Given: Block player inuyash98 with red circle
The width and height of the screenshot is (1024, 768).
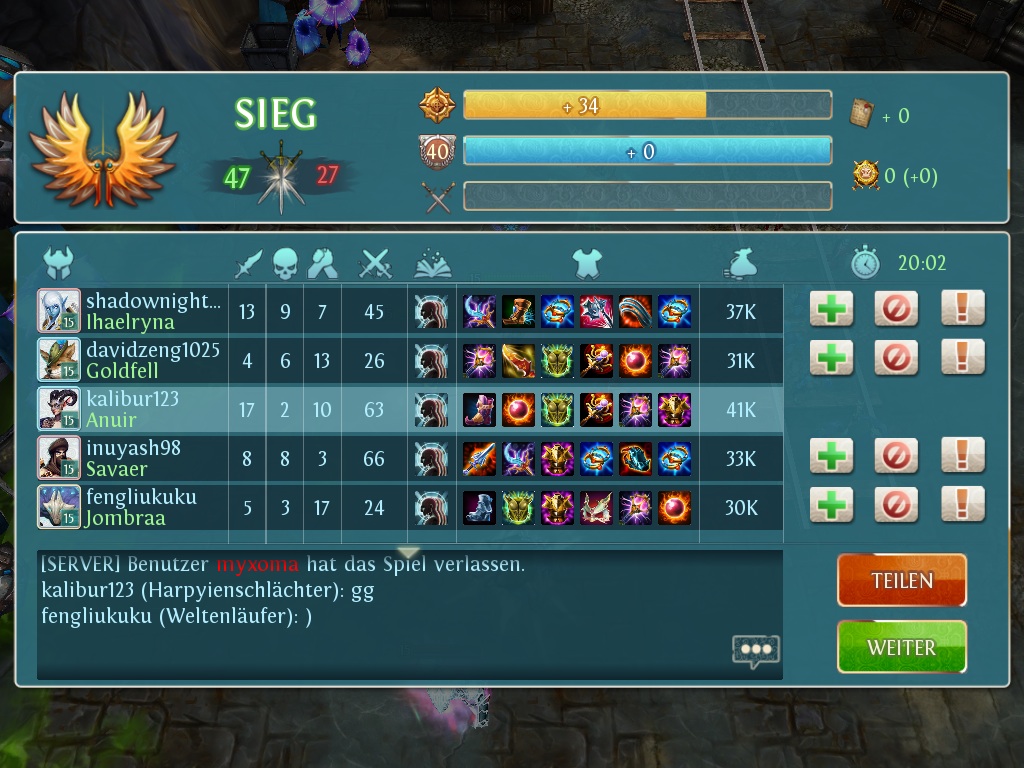Looking at the screenshot, I should 896,455.
